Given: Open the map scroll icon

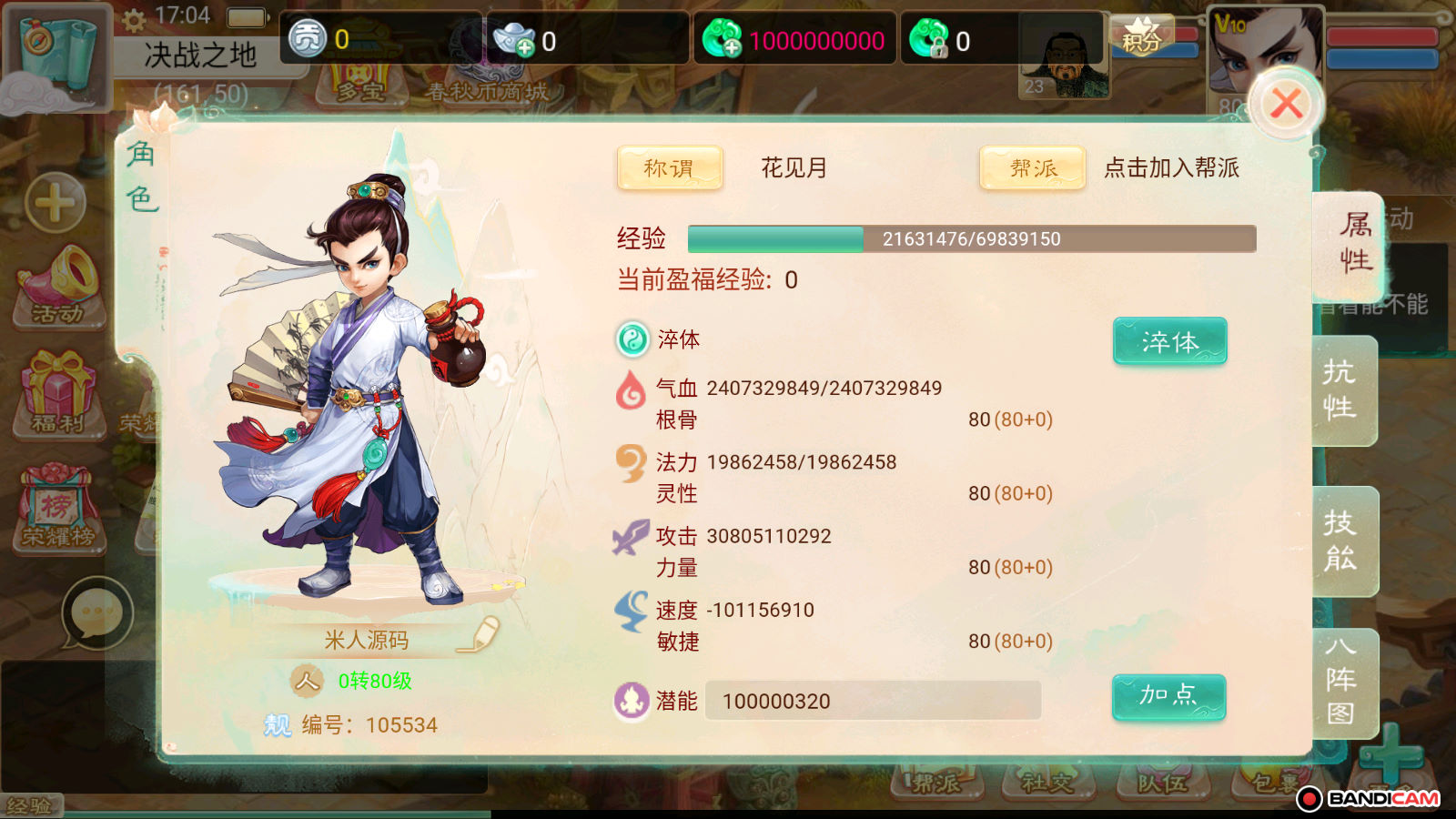Looking at the screenshot, I should coord(56,53).
